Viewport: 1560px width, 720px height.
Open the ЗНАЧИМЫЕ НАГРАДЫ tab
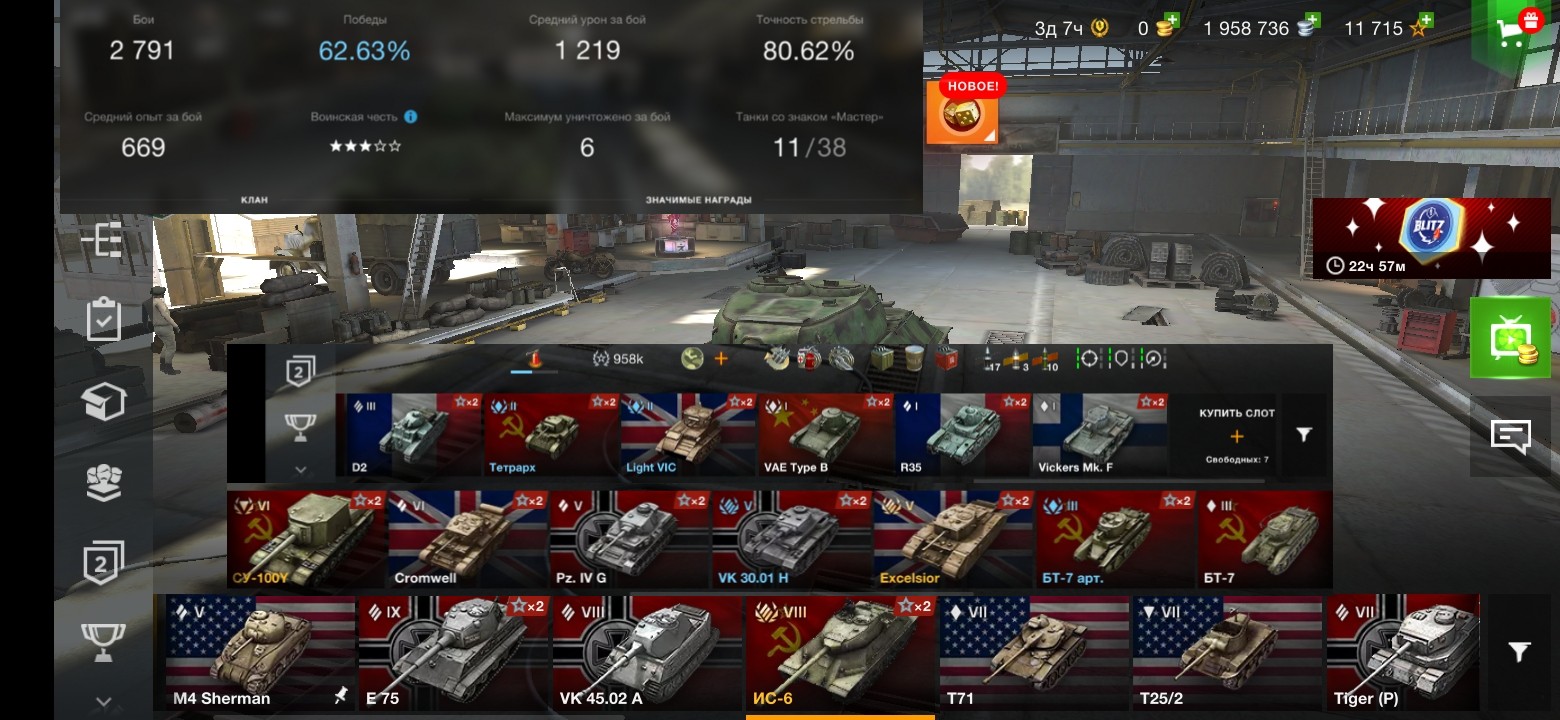click(x=698, y=197)
